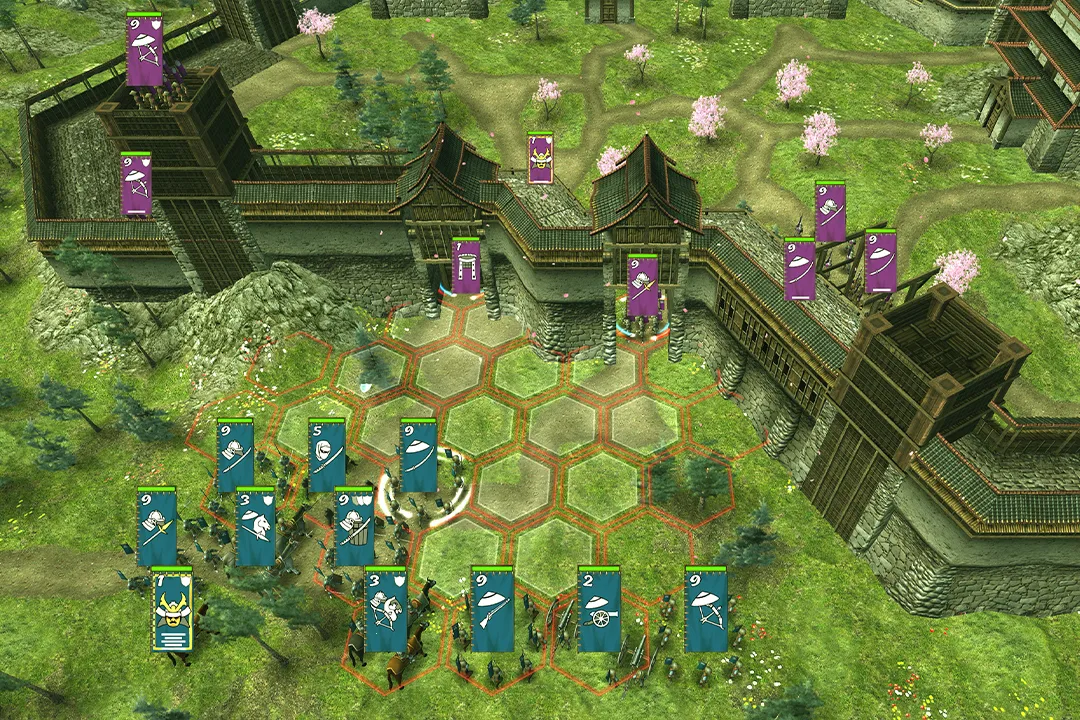Attack the purple helmet-and-spear banner at the gatehouse

tap(643, 285)
